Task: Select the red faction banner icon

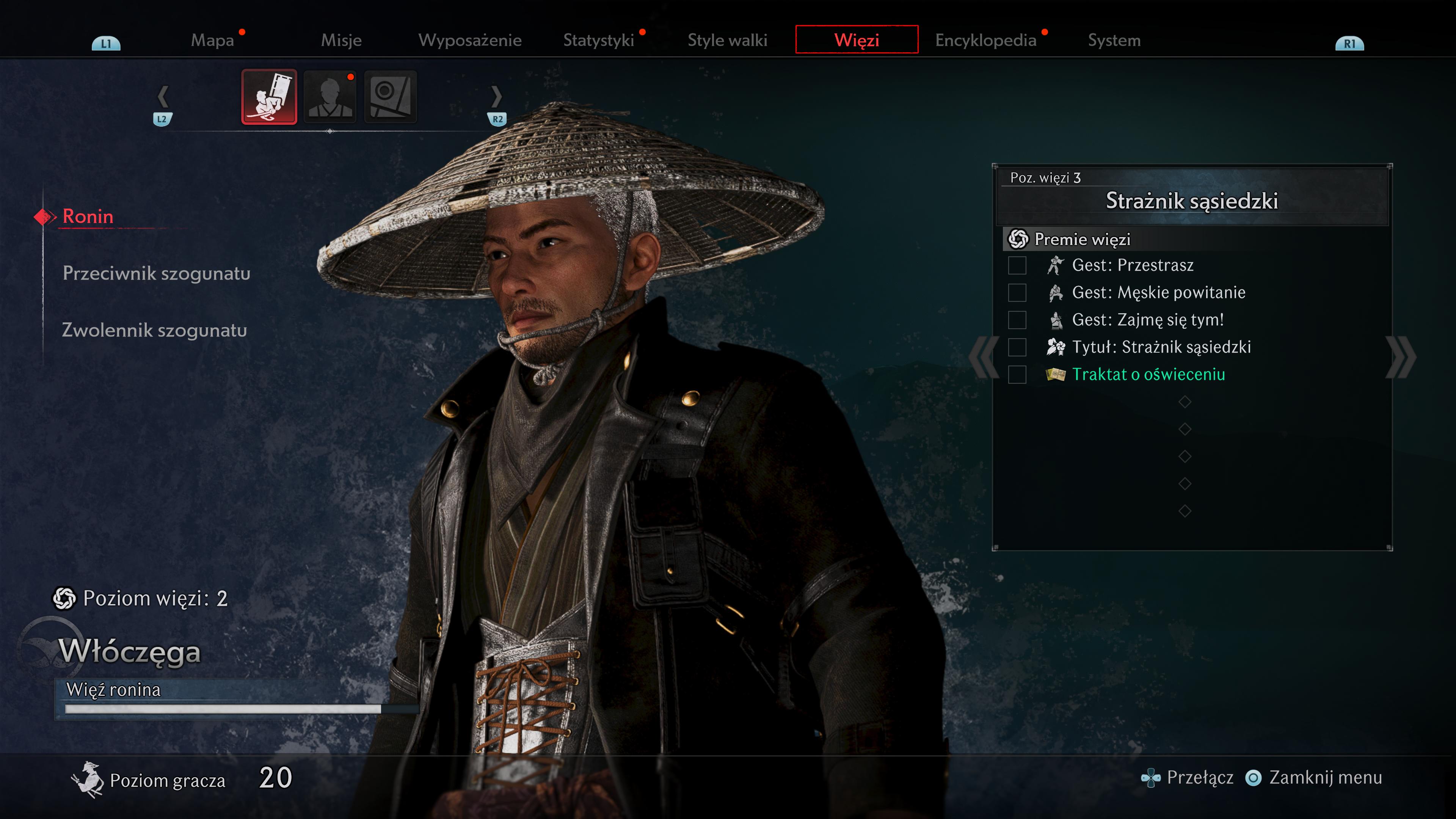Action: pyautogui.click(x=269, y=97)
